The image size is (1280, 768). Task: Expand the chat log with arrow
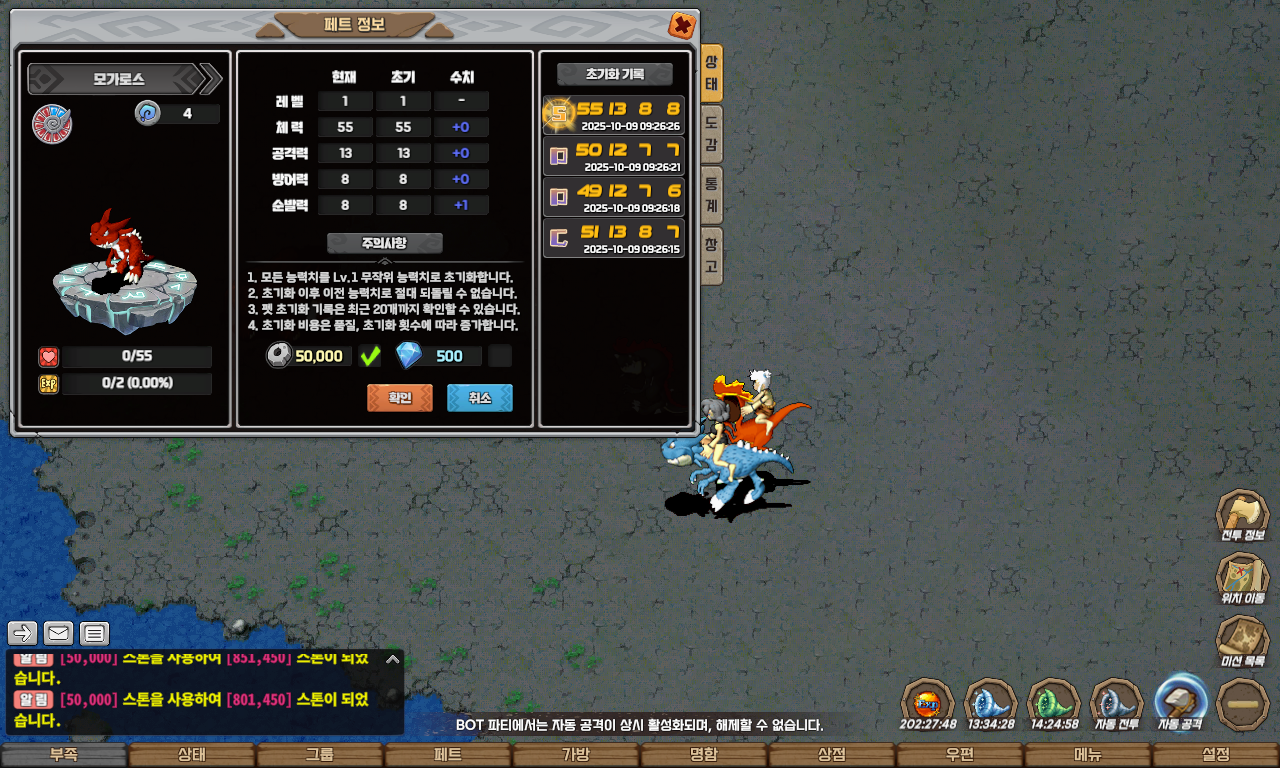point(393,659)
